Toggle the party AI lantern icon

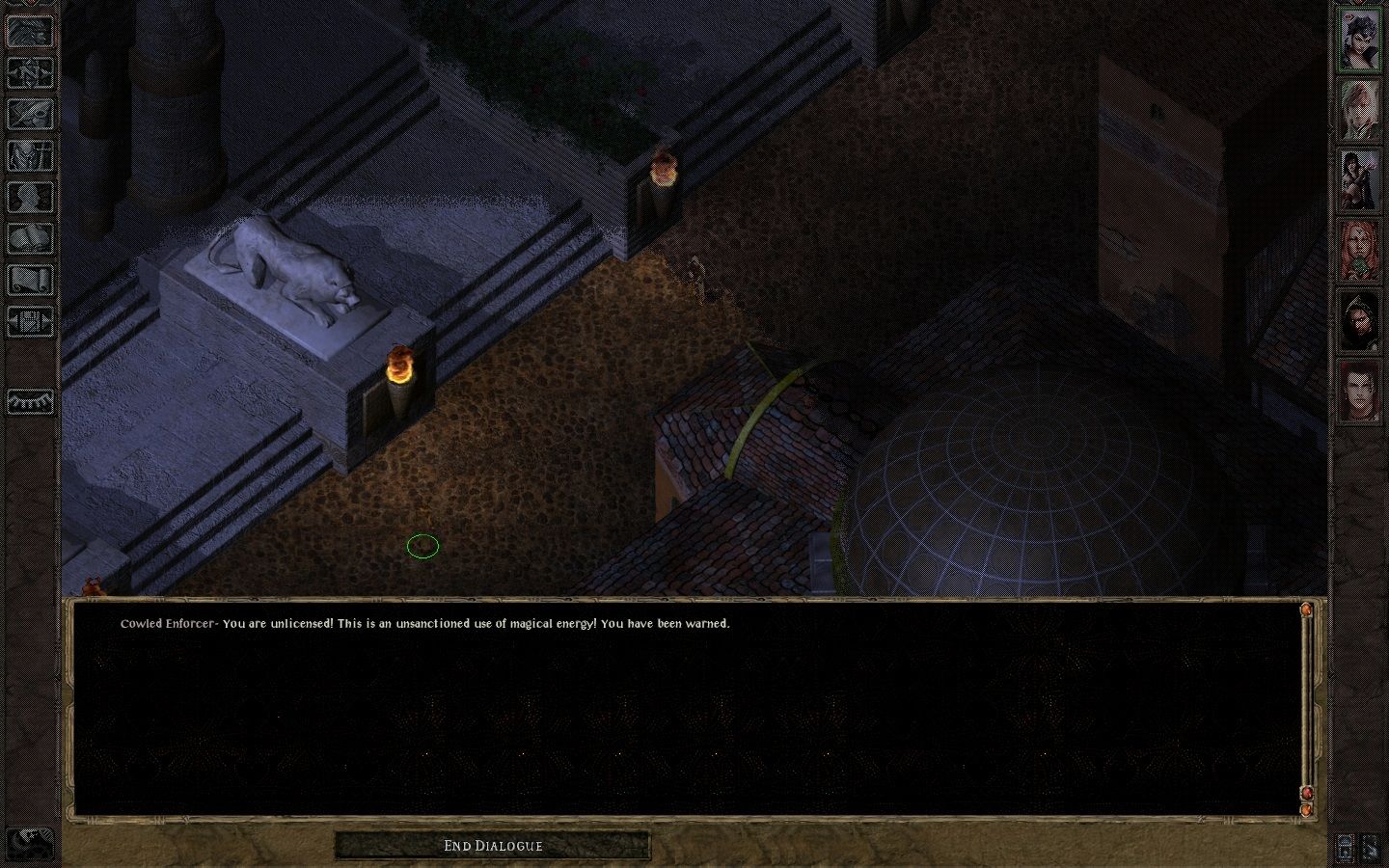[x=1347, y=848]
